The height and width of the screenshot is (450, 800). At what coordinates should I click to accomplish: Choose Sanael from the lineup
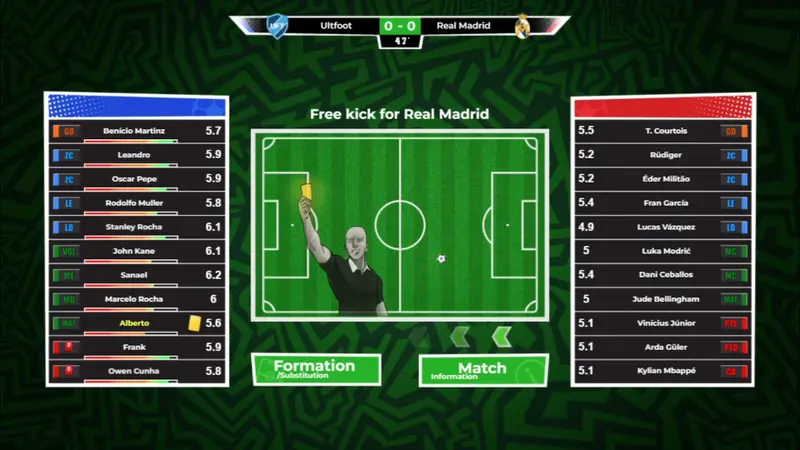pyautogui.click(x=134, y=275)
